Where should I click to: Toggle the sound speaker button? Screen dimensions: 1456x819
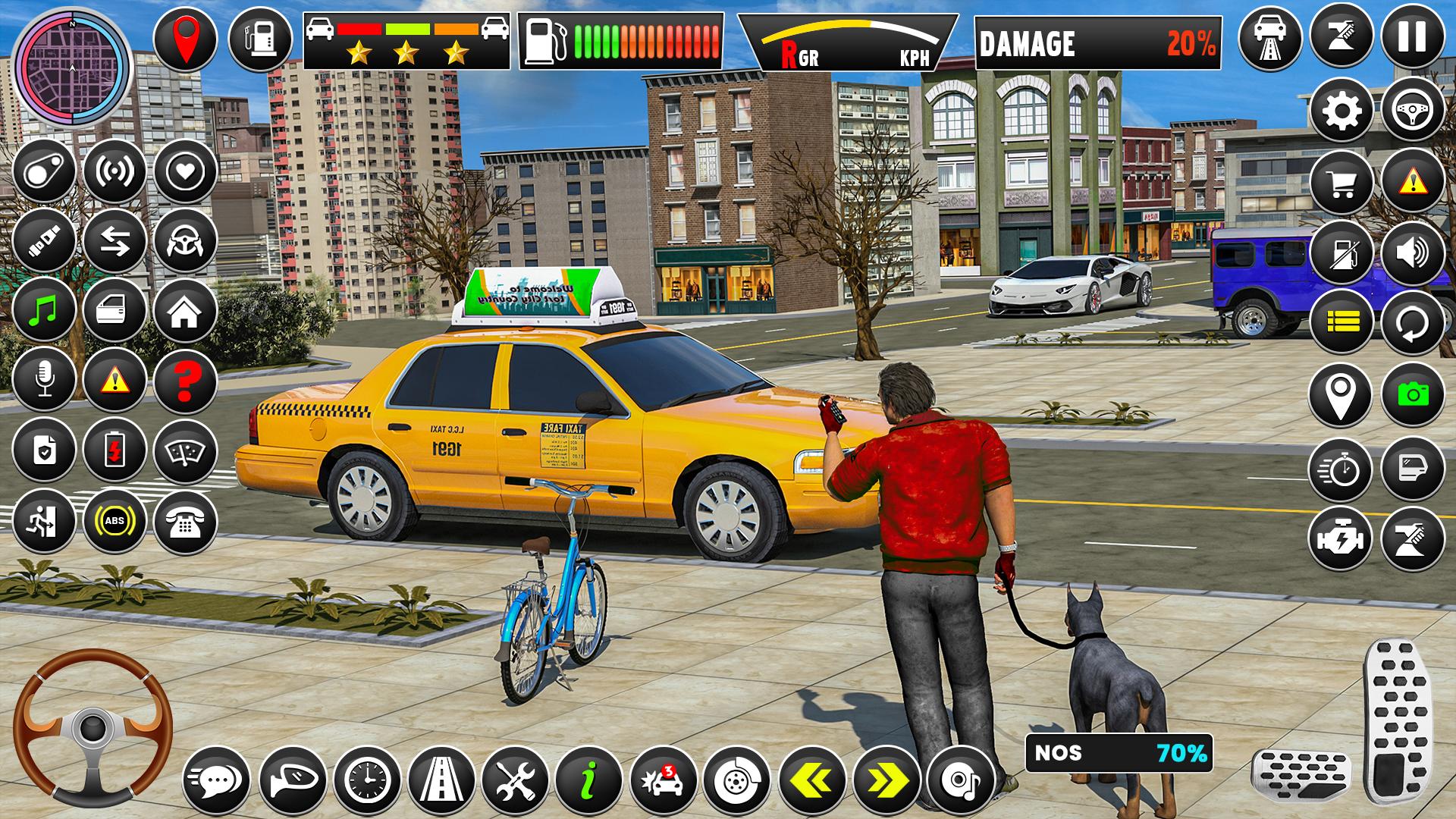pos(1412,253)
